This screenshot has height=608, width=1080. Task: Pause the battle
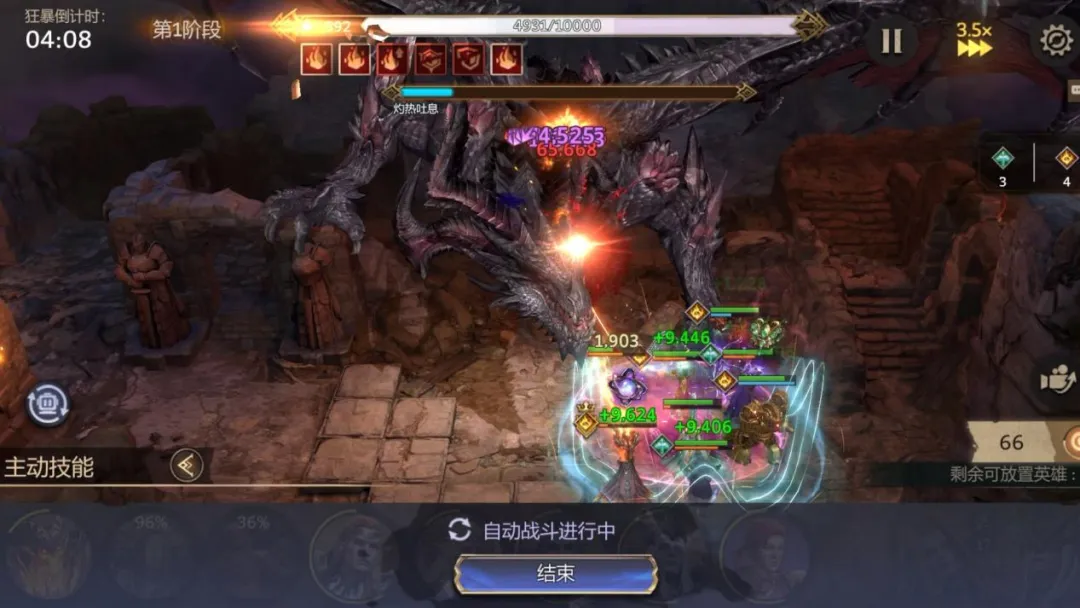click(x=891, y=41)
